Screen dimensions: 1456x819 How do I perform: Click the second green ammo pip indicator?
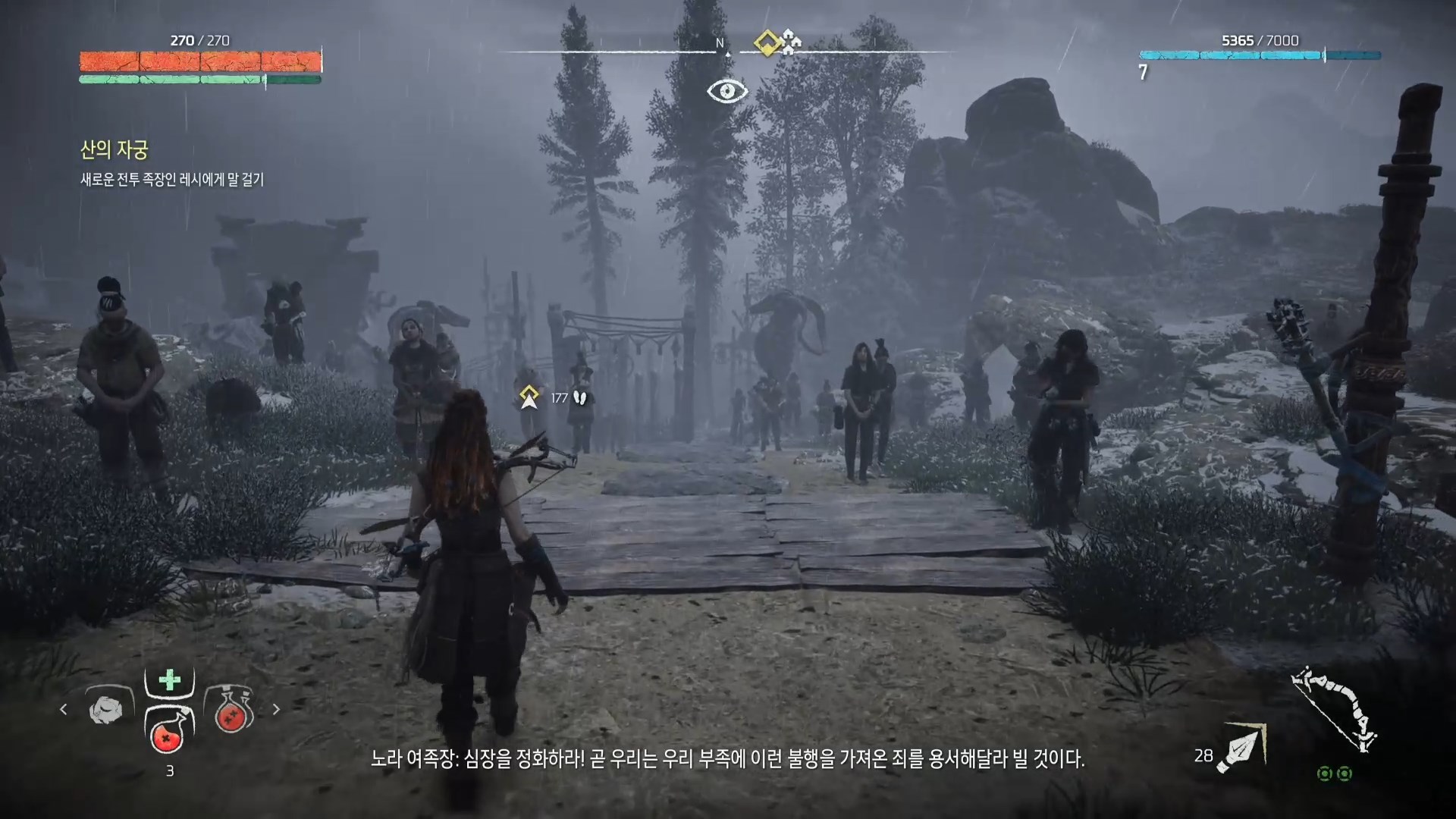[1344, 774]
